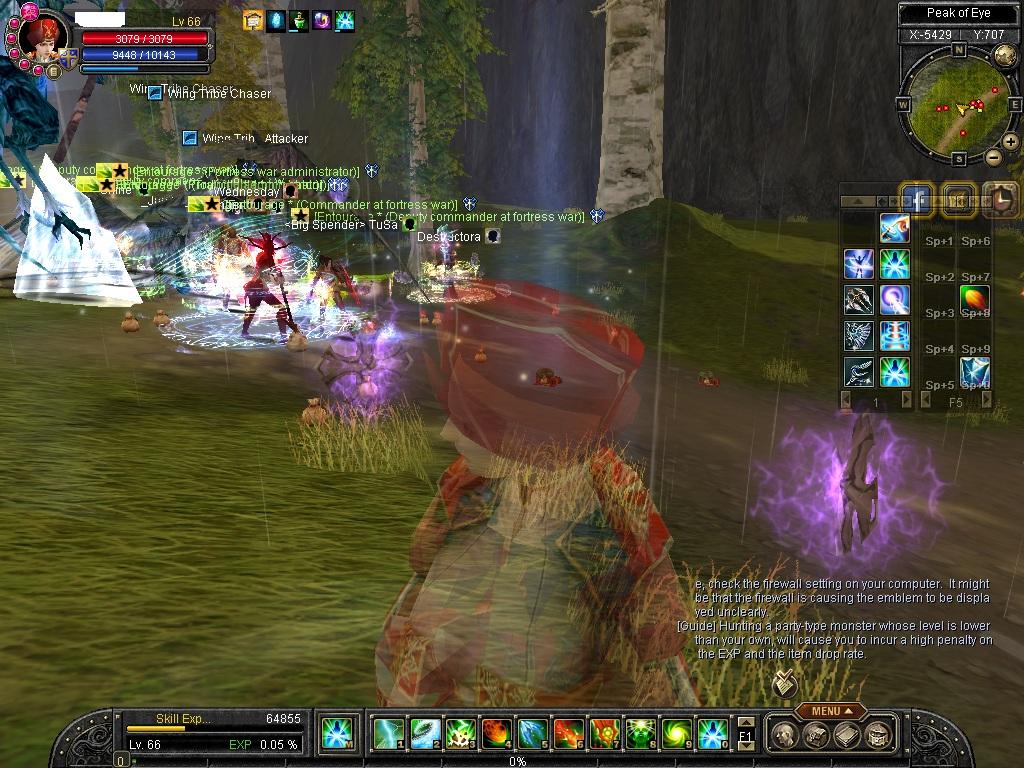The height and width of the screenshot is (768, 1024).
Task: Click the green potion buff icon
Action: [x=299, y=20]
